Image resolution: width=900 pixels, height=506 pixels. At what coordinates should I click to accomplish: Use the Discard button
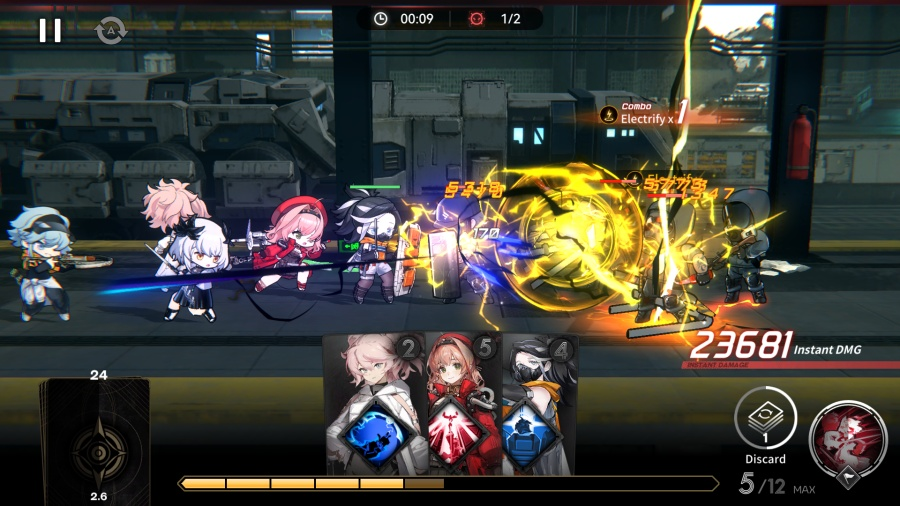(765, 418)
